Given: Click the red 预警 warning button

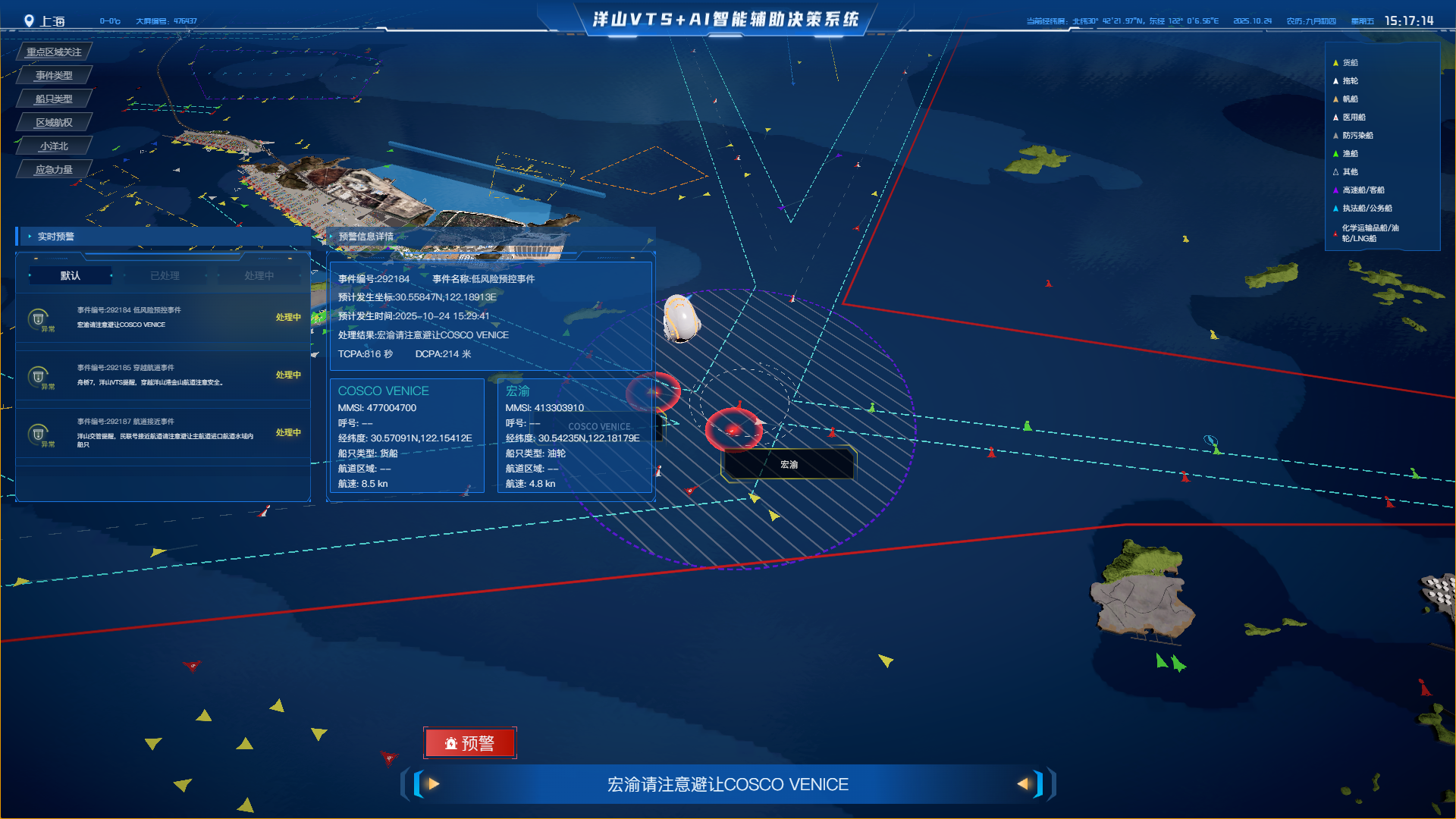Looking at the screenshot, I should click(469, 743).
